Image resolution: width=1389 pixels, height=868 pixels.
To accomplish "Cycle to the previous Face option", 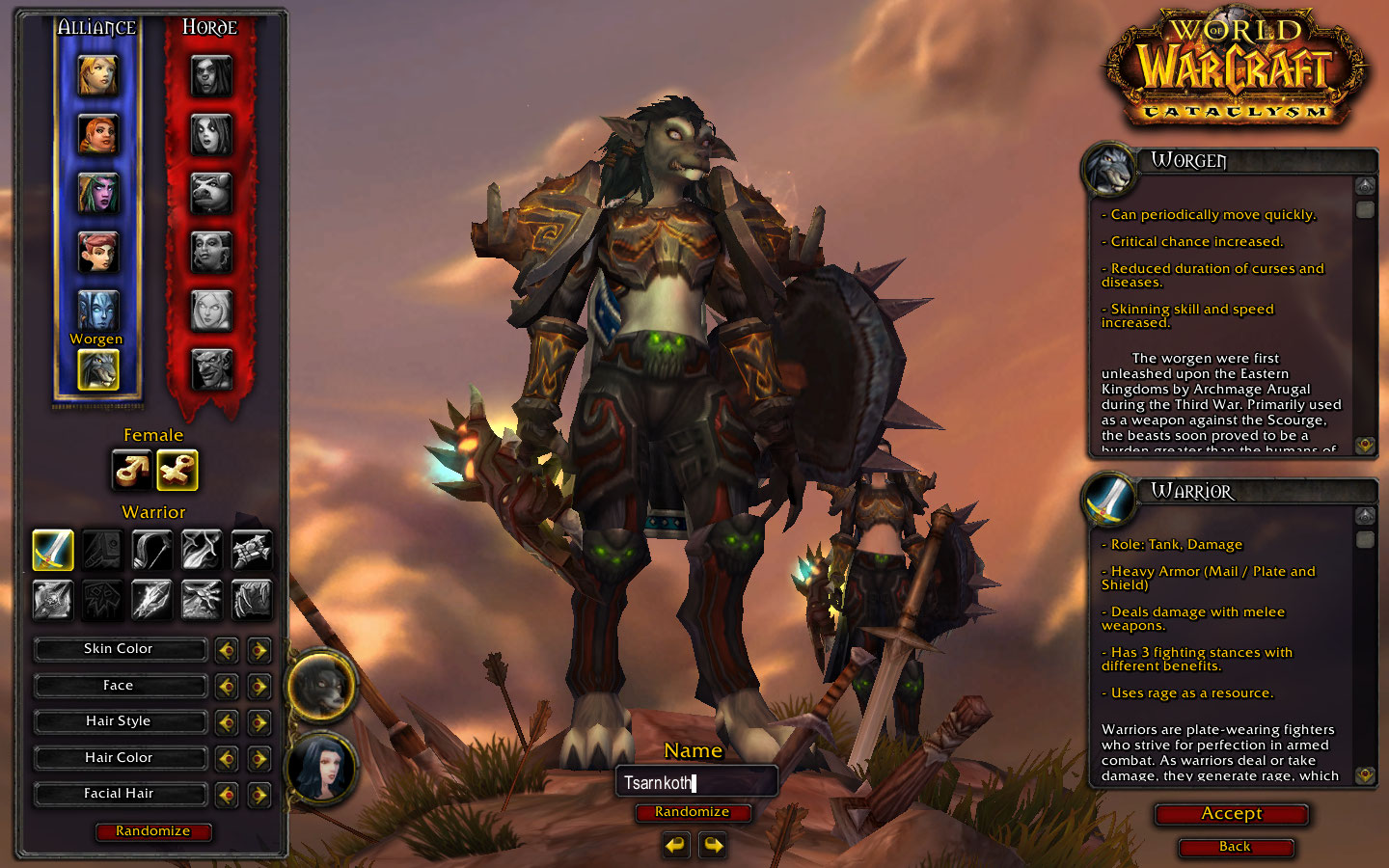I will pyautogui.click(x=227, y=687).
